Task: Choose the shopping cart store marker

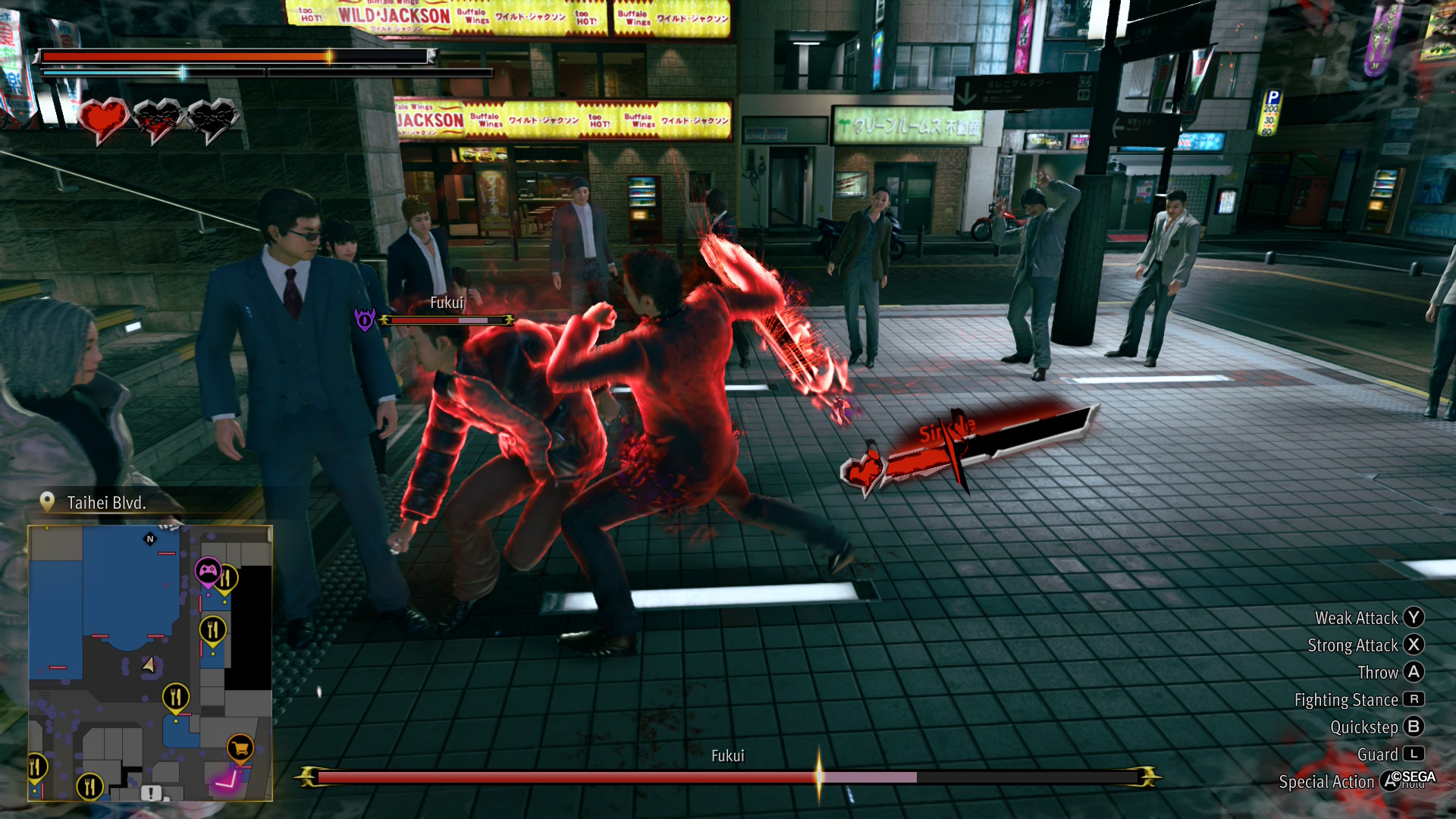Action: point(240,748)
